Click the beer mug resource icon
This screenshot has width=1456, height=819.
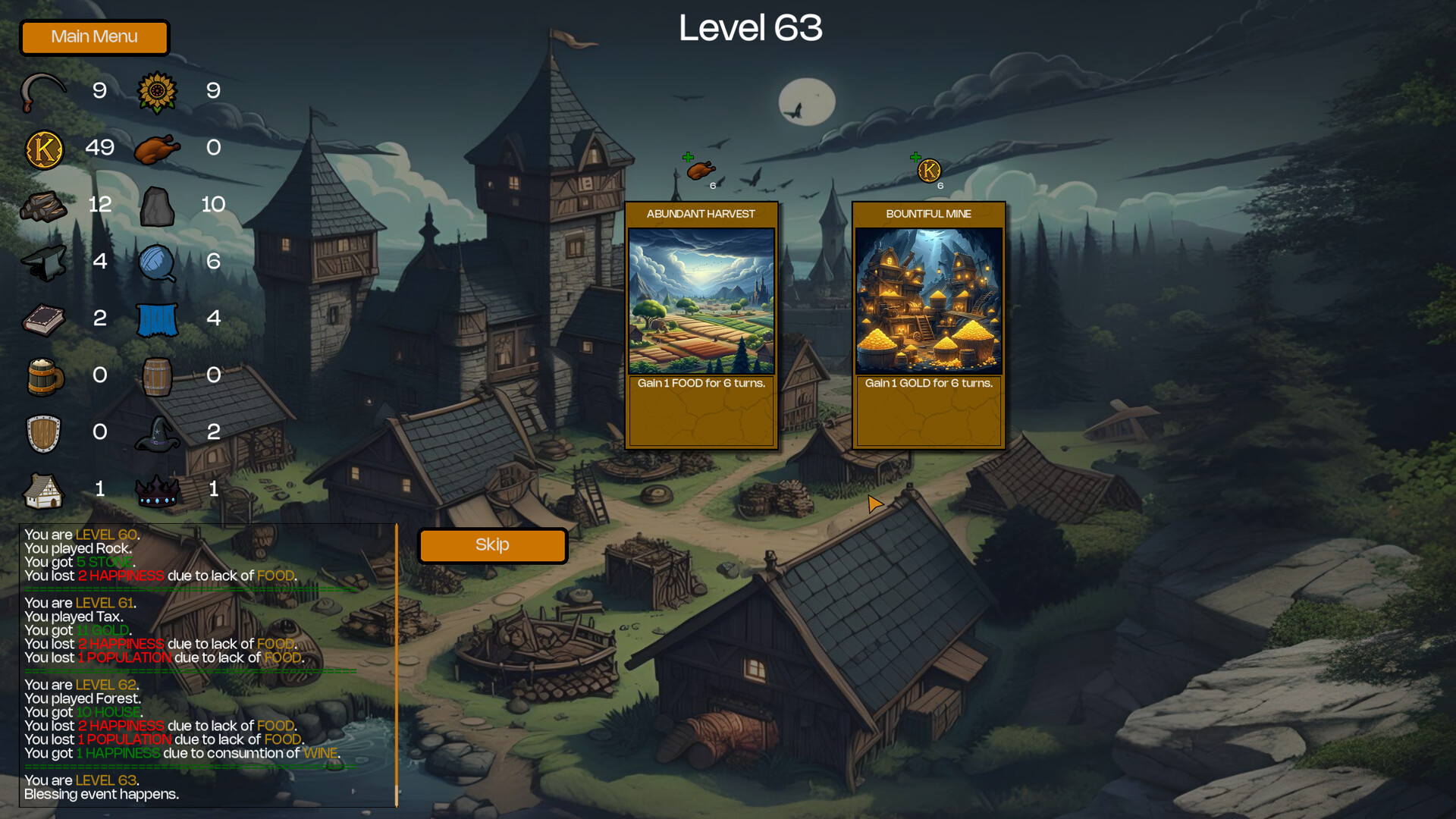tap(43, 375)
